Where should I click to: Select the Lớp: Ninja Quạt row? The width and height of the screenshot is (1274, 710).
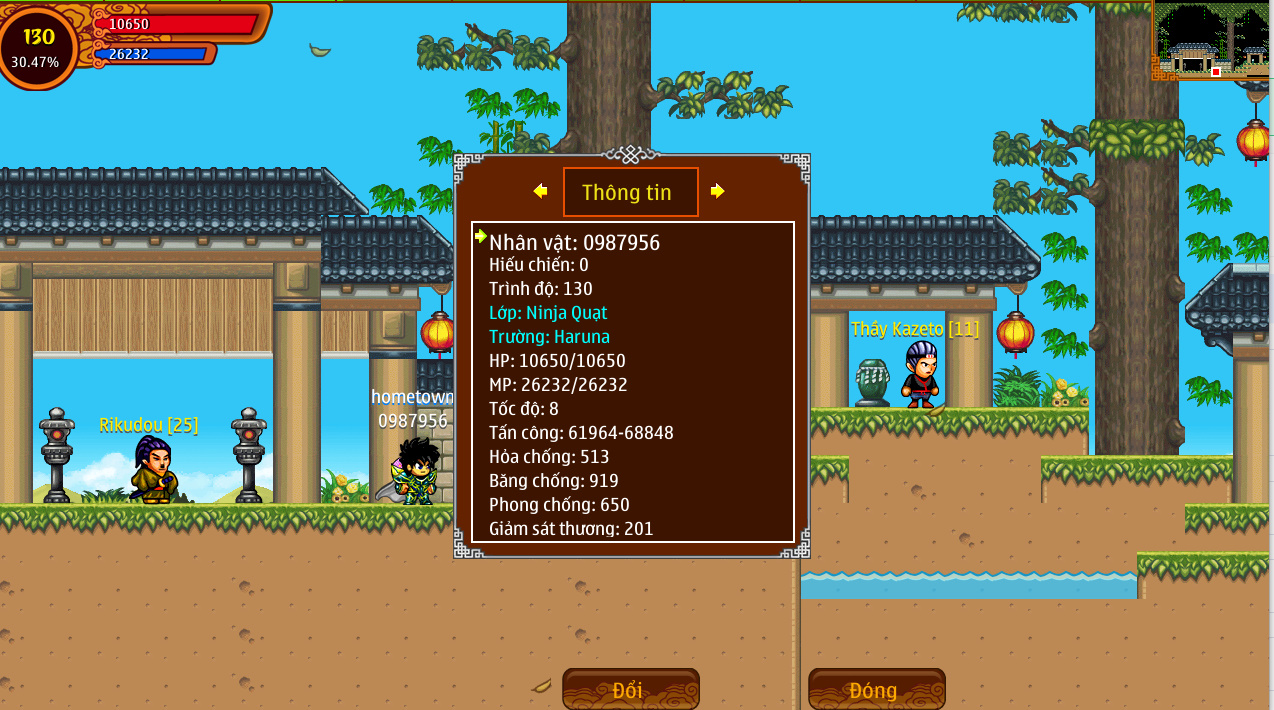(x=548, y=313)
